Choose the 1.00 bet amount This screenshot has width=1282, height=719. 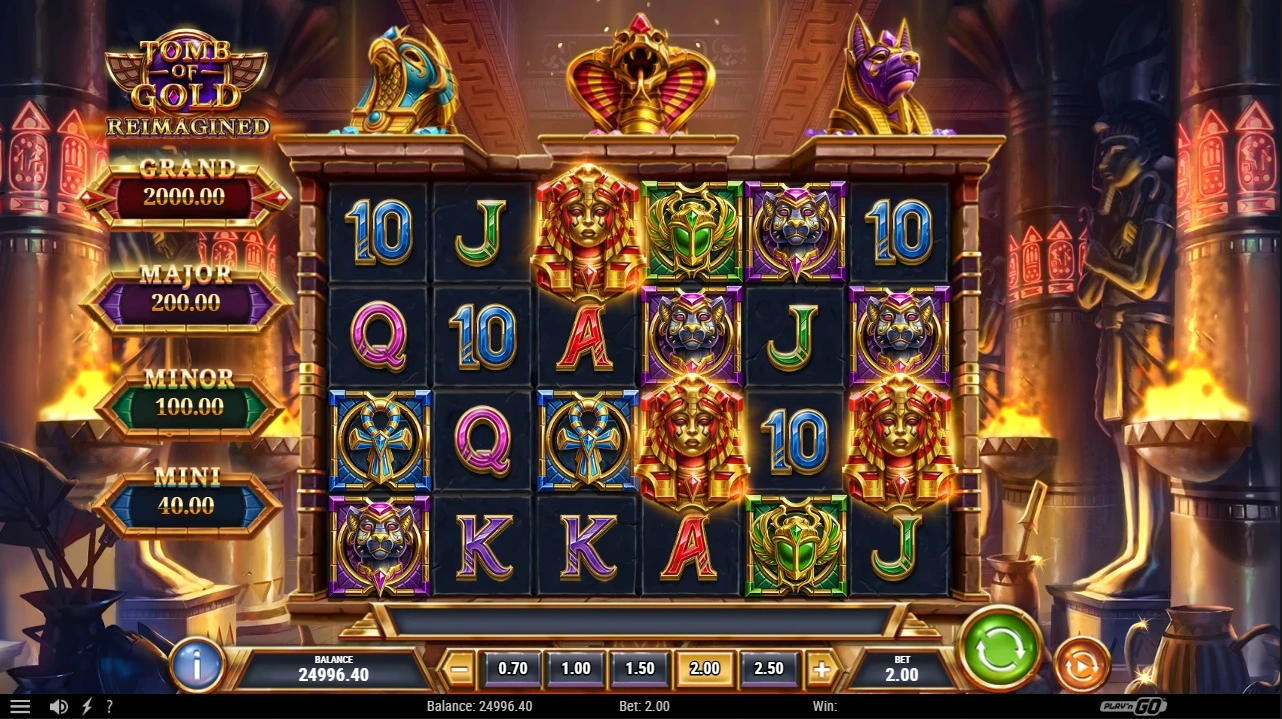tap(576, 668)
